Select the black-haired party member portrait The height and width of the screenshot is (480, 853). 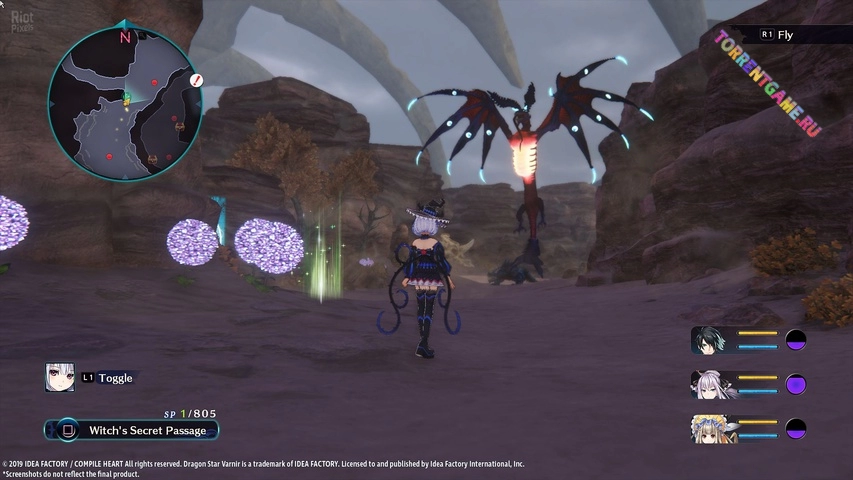coord(713,340)
